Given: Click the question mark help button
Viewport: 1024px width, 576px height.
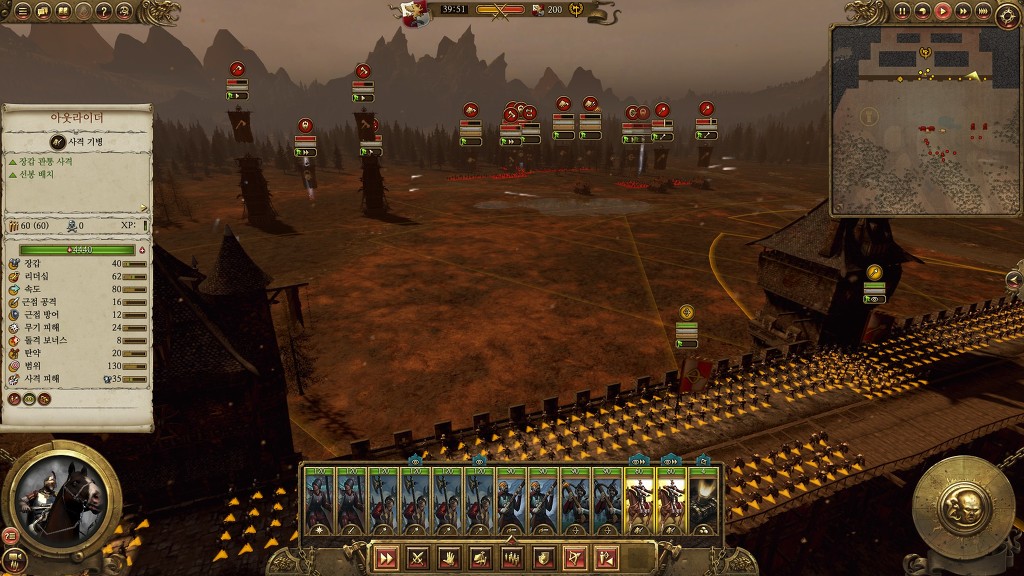Looking at the screenshot, I should [x=104, y=11].
